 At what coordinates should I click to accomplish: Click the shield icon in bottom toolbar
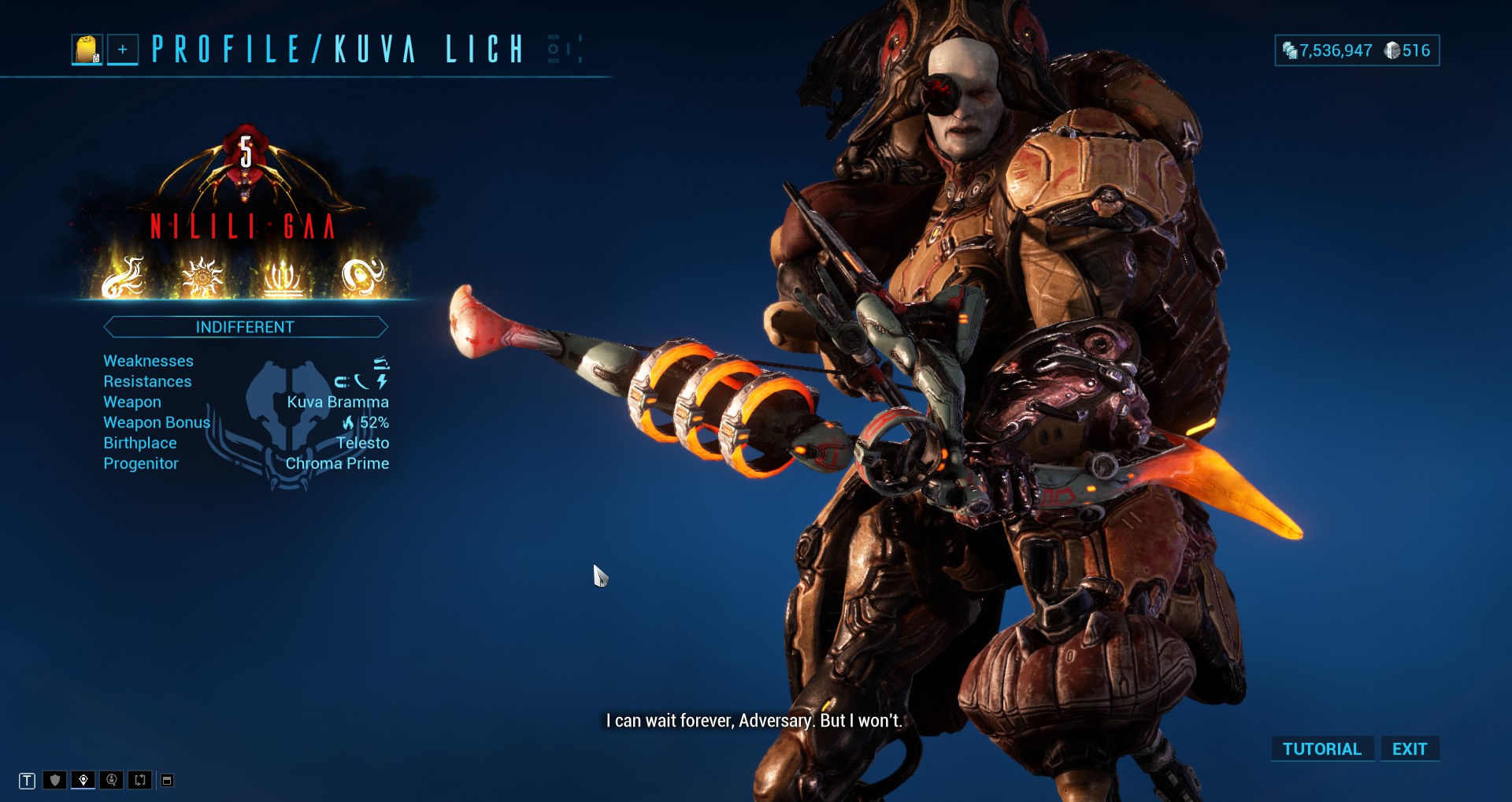point(55,780)
